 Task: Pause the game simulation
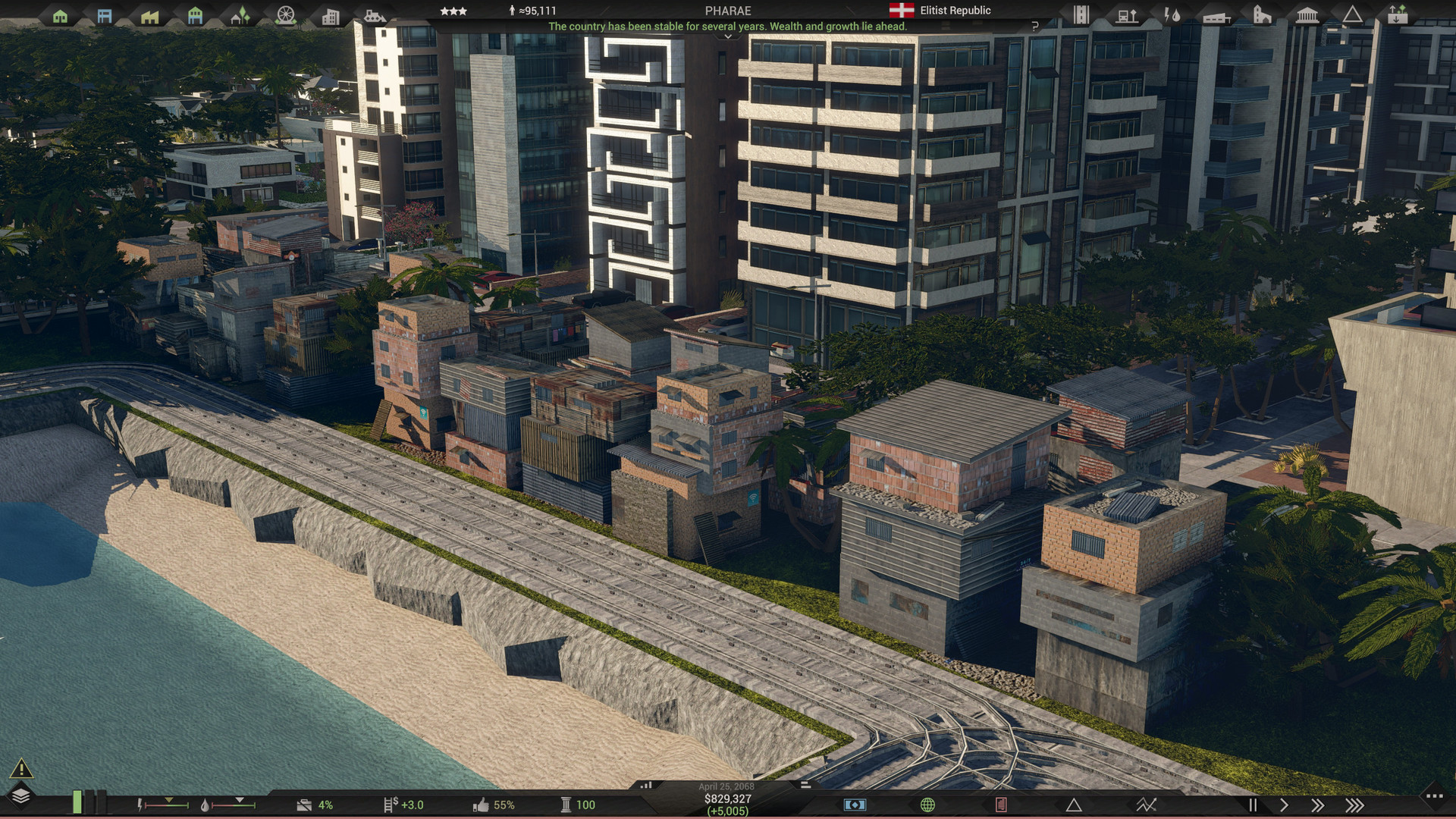coord(1252,805)
